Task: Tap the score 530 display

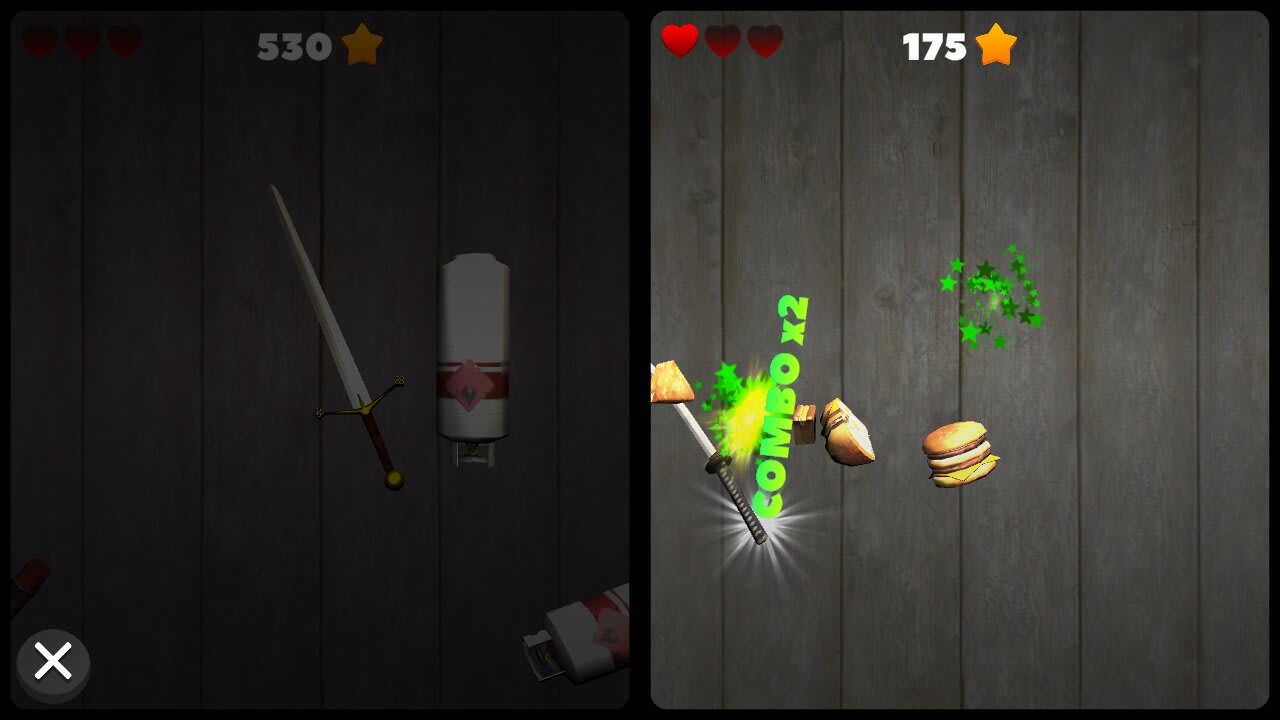Action: [x=293, y=46]
